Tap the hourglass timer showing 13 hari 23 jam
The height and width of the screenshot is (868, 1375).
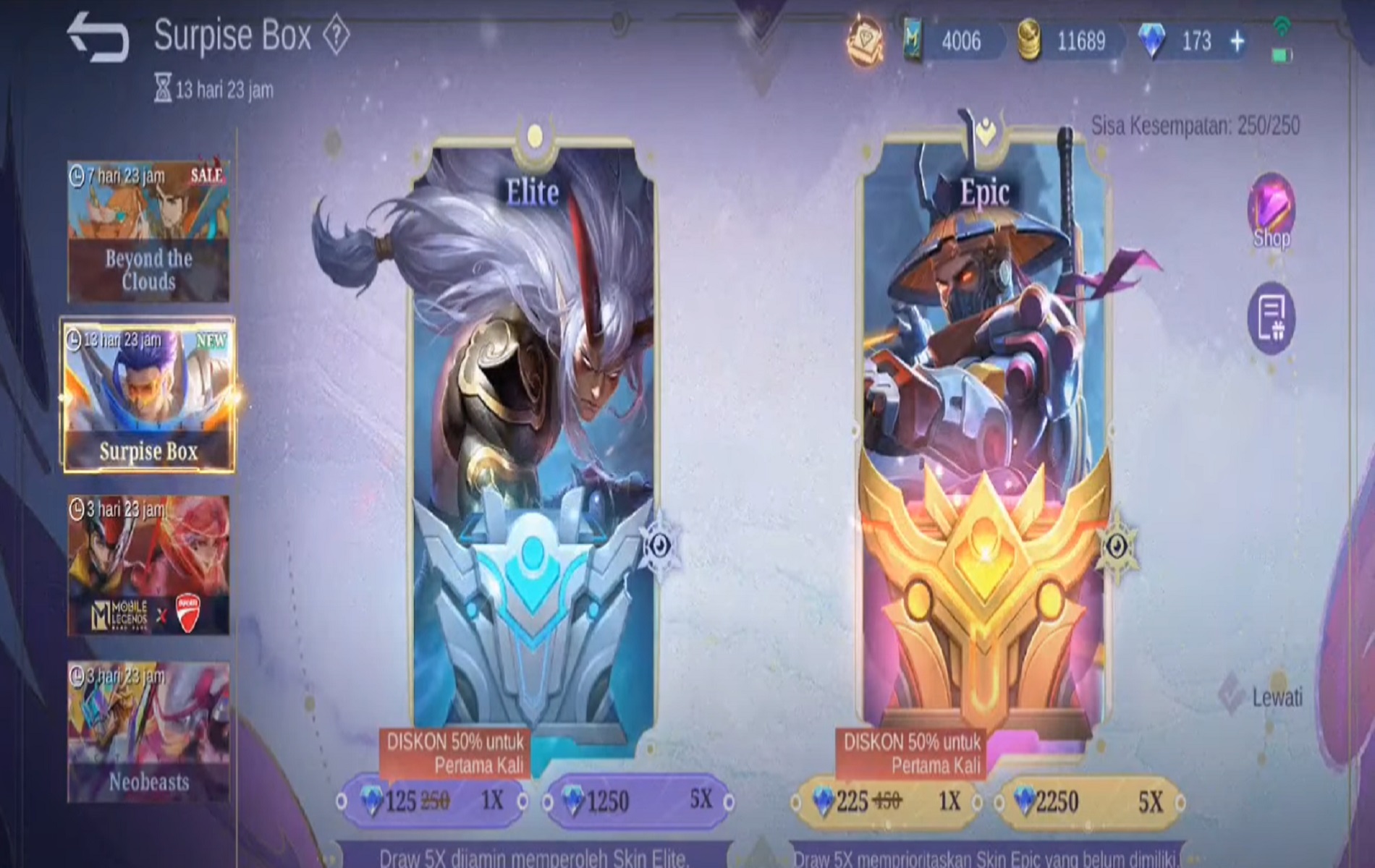[167, 90]
